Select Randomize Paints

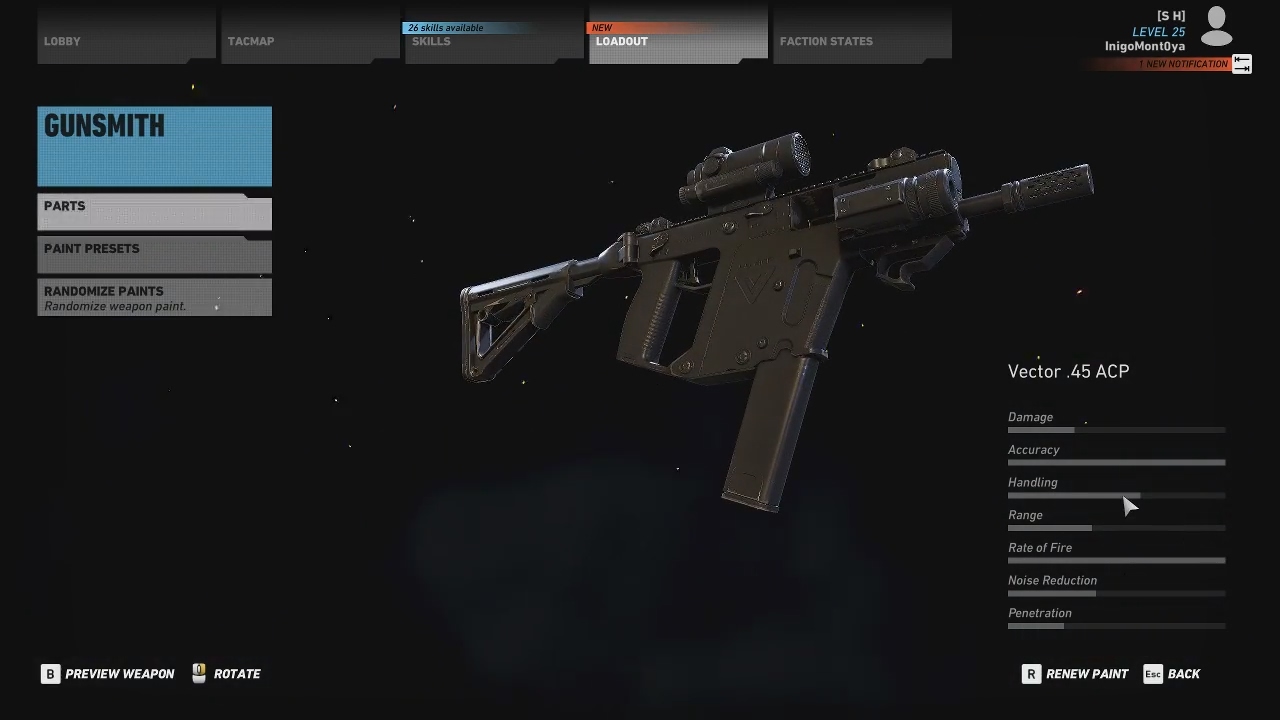[154, 297]
